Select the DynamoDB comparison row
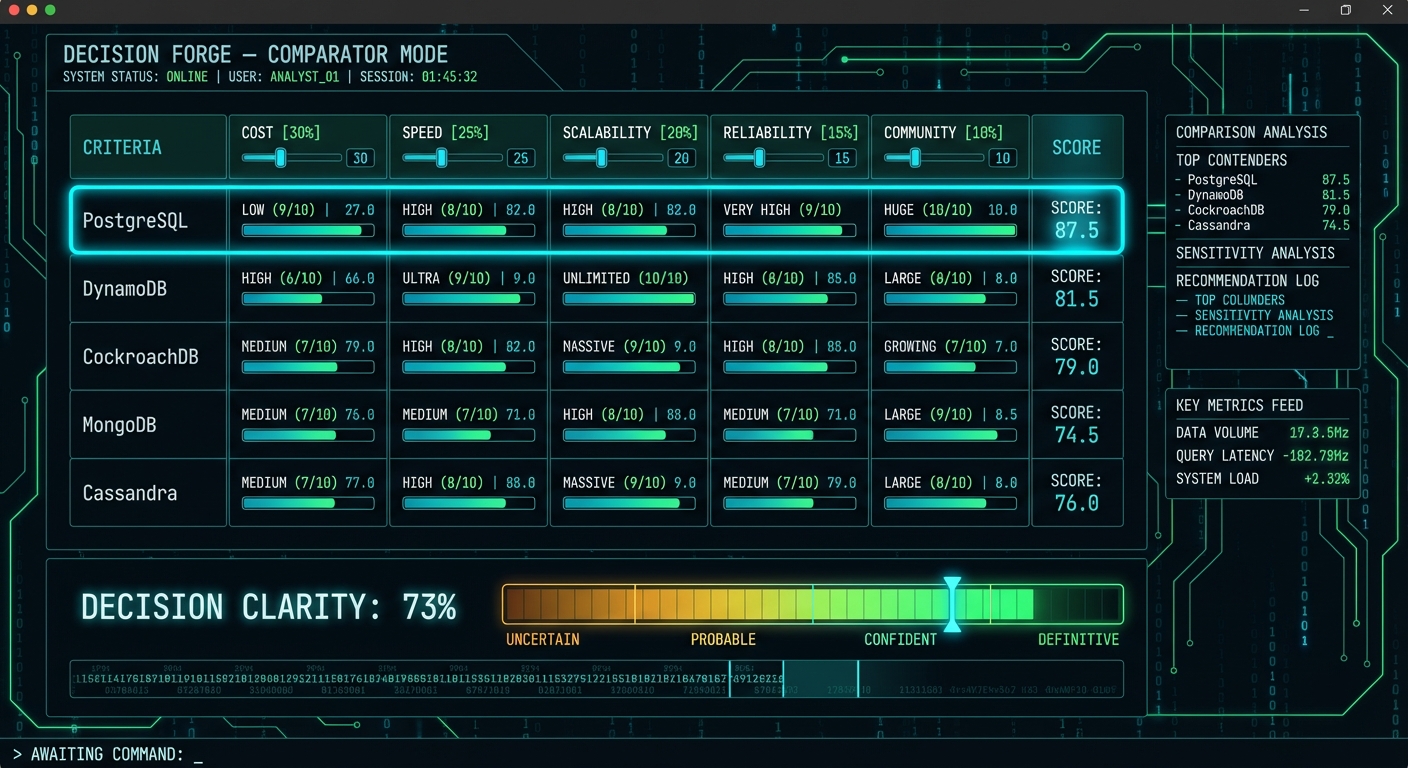 pos(147,289)
